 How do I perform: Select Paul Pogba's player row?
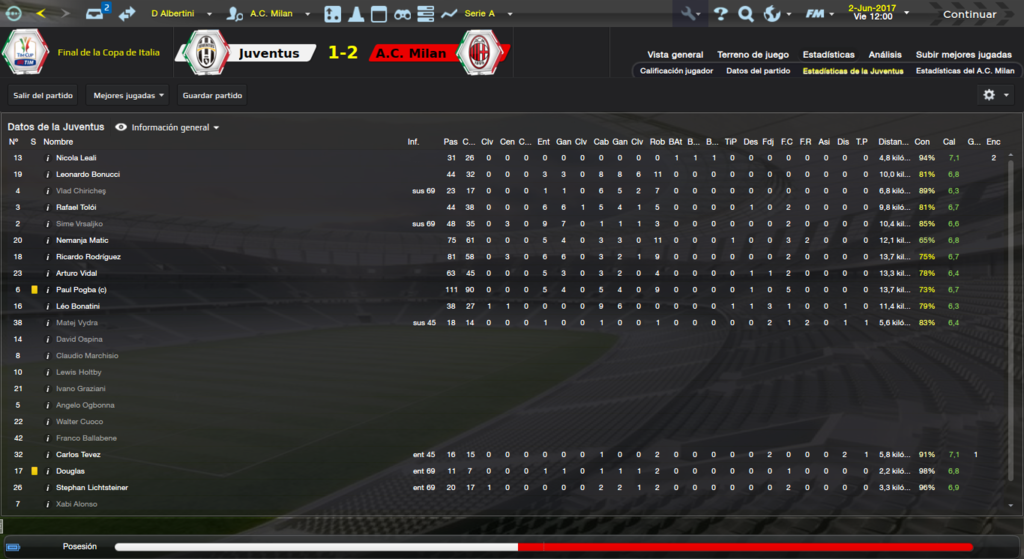click(x=82, y=290)
